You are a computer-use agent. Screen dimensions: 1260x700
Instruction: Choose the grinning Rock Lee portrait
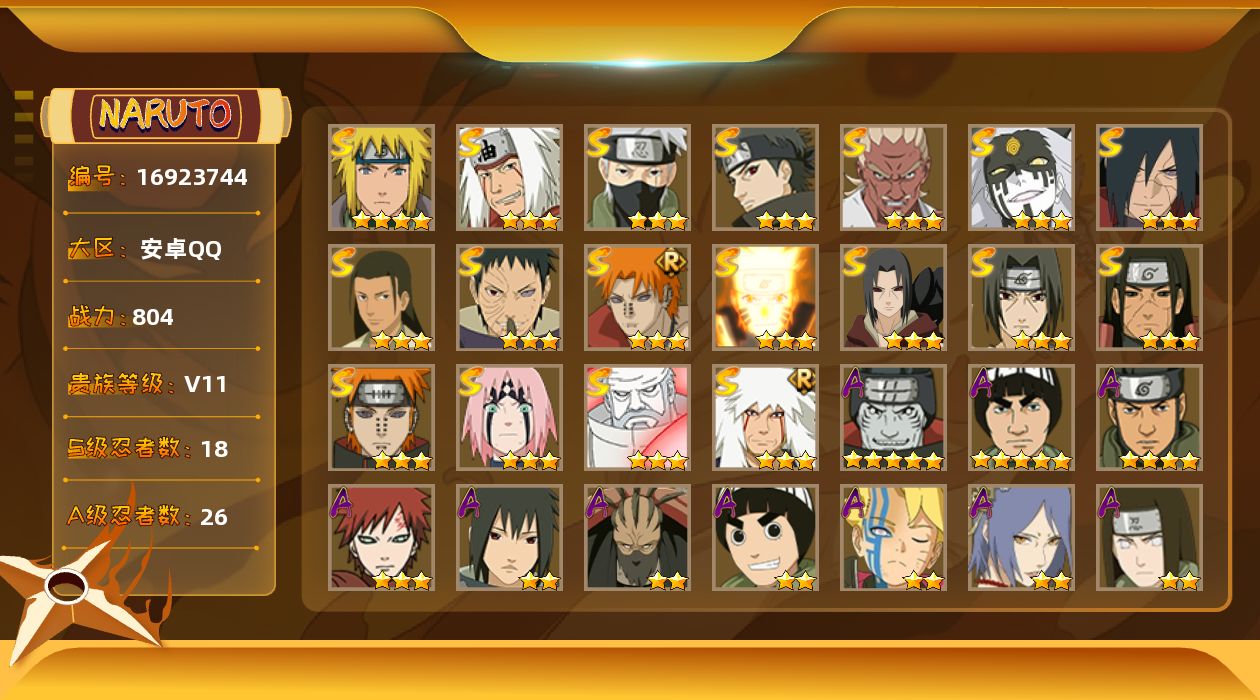(x=765, y=538)
